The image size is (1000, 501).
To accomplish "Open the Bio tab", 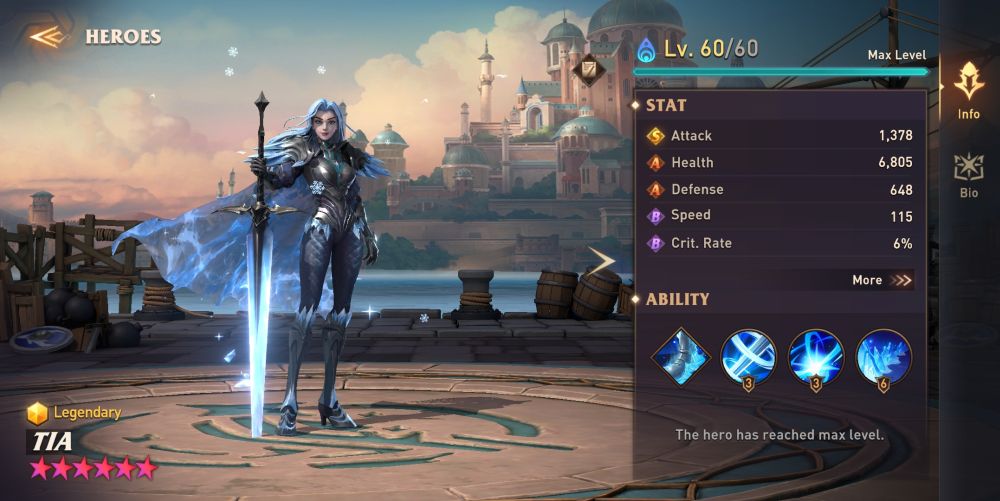I will pos(968,174).
